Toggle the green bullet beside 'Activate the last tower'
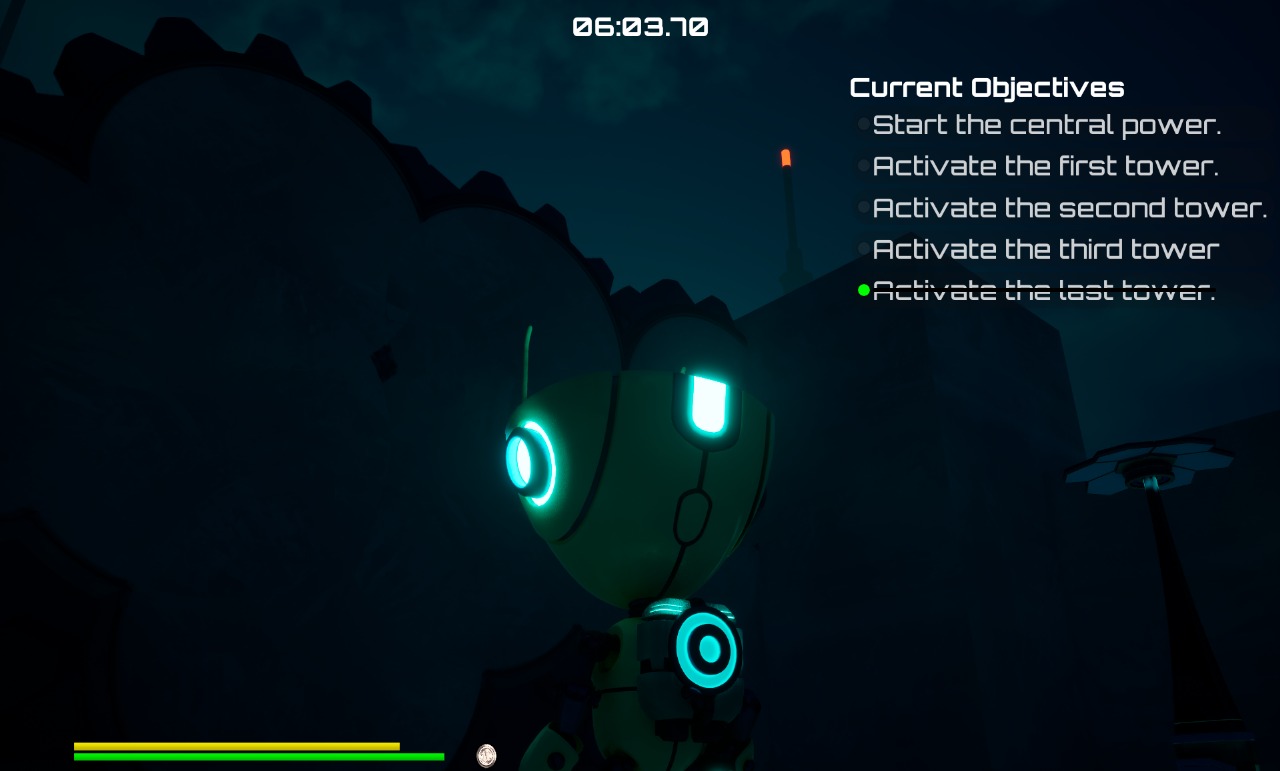 coord(863,290)
